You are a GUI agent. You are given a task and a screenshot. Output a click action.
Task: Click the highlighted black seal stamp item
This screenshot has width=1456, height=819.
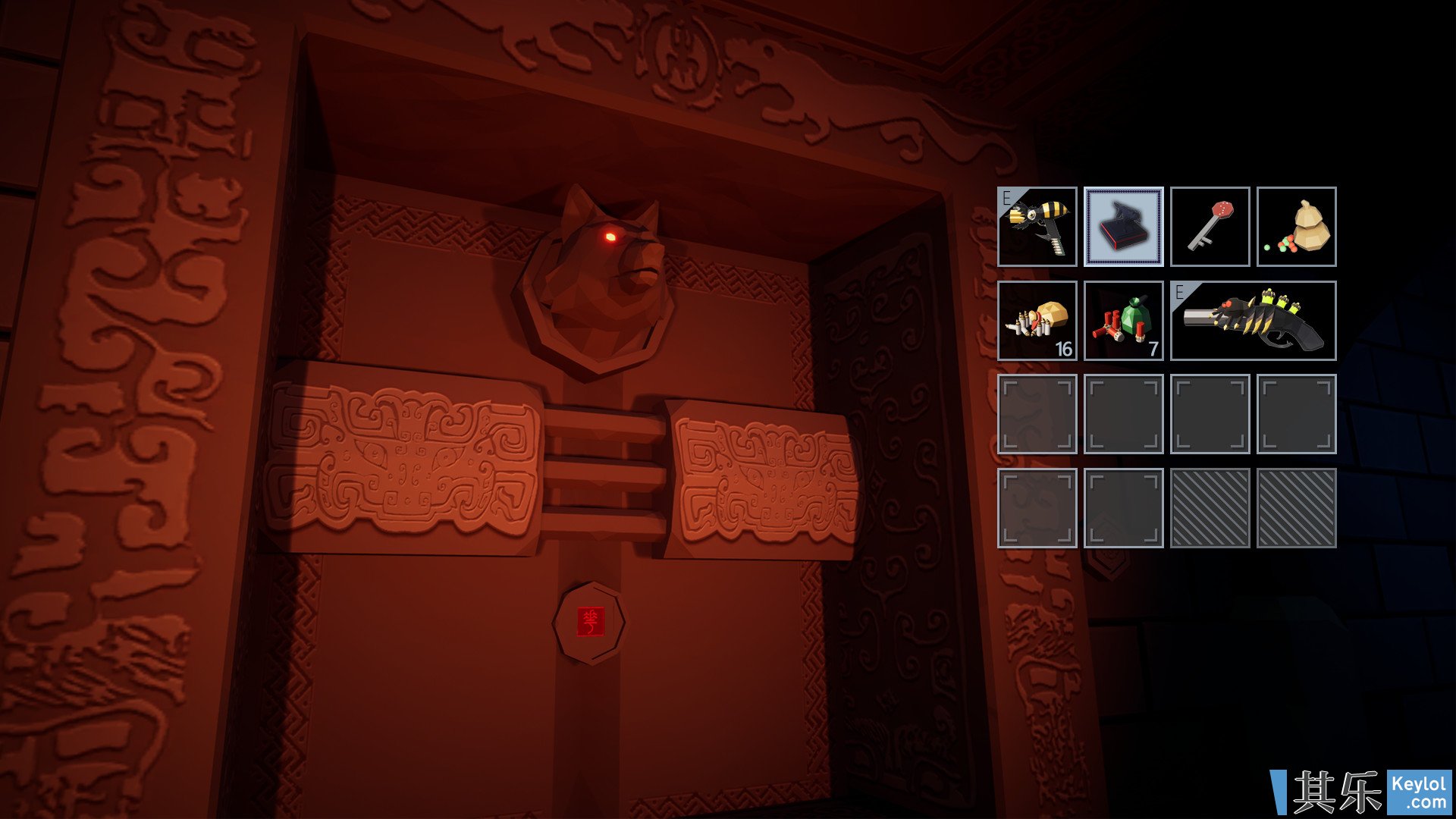[1123, 227]
